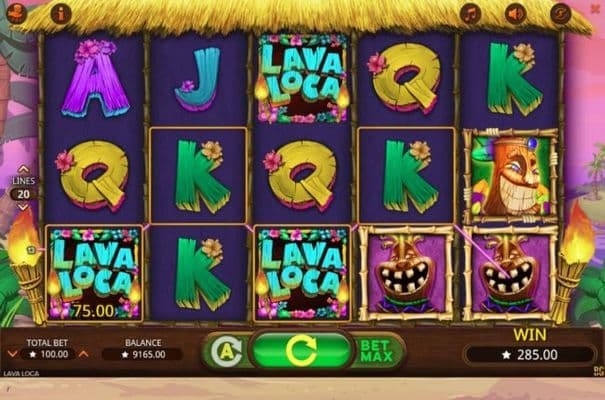Spin the reels with the green button
The height and width of the screenshot is (400, 605).
coord(300,351)
